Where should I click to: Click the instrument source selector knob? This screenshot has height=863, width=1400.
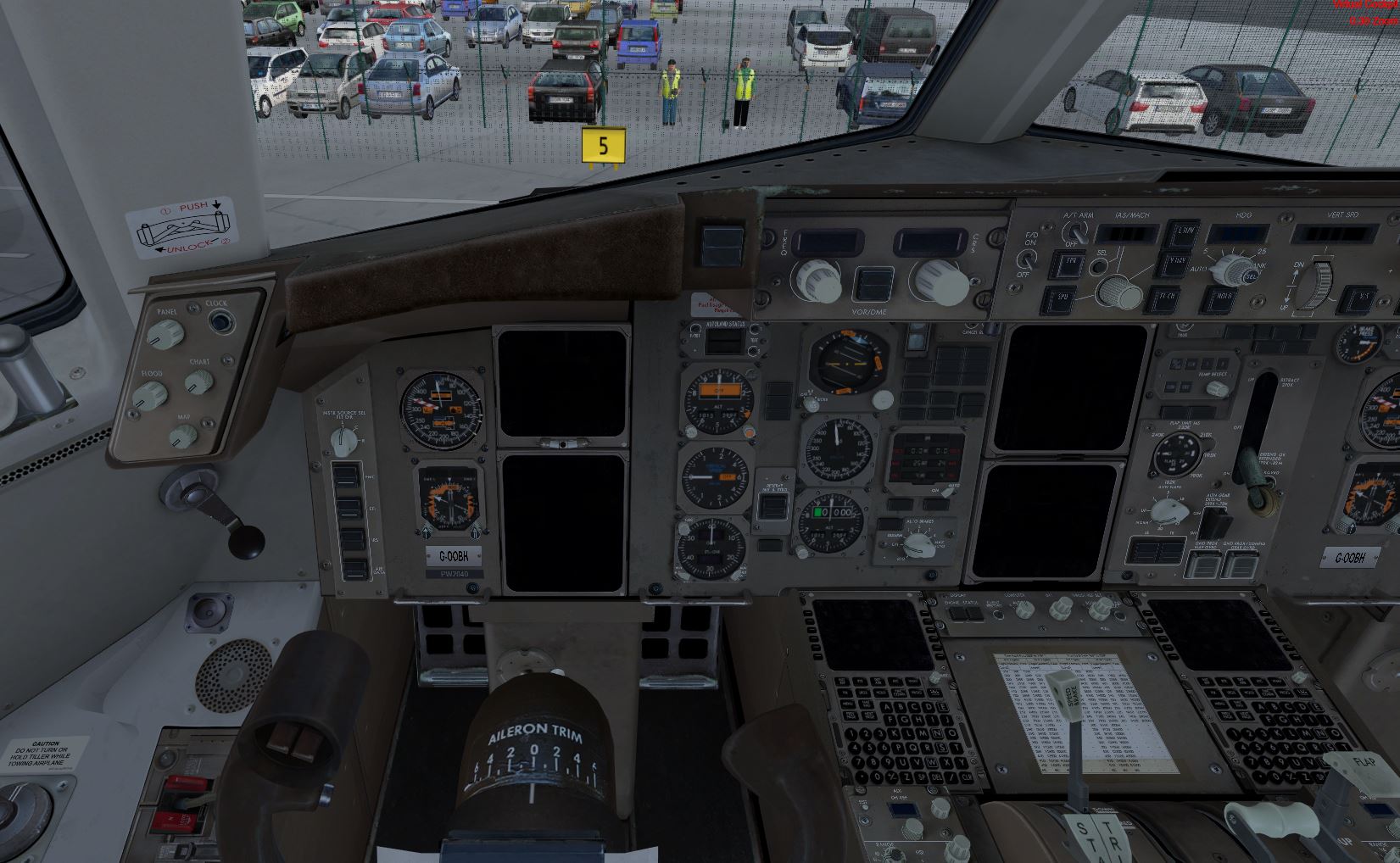[343, 438]
